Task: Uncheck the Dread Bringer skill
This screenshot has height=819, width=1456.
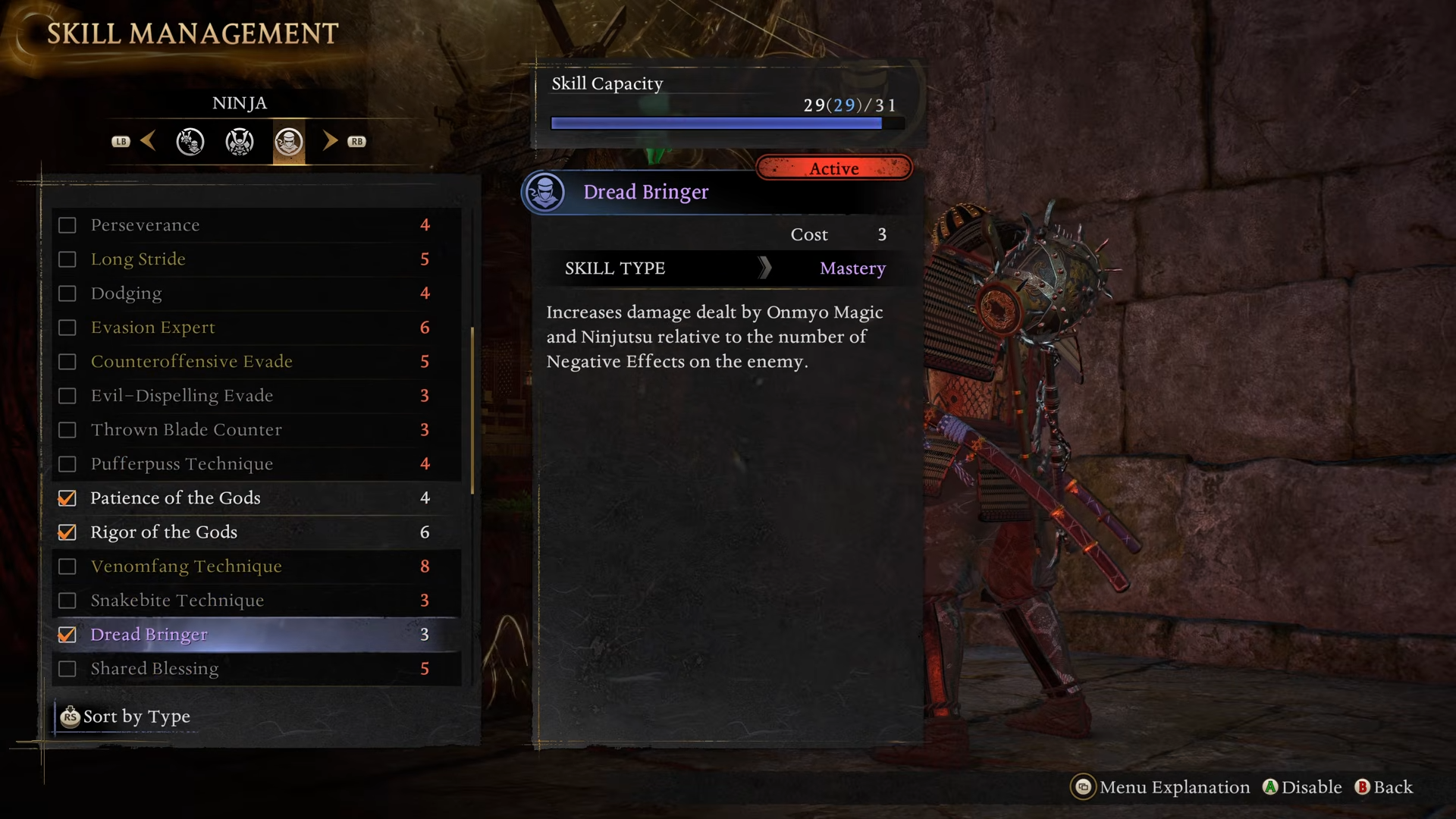Action: (67, 635)
